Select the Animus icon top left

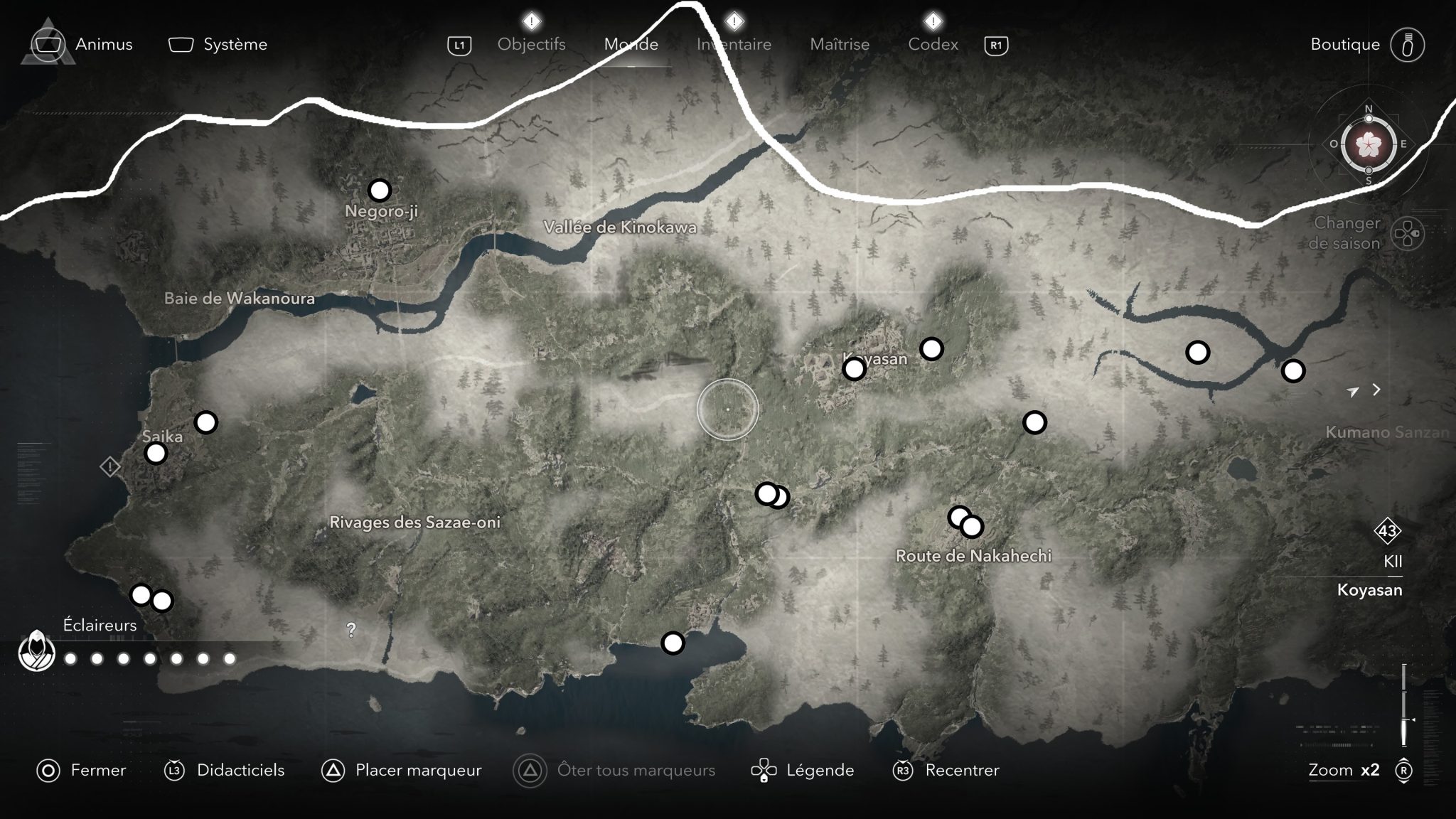[x=48, y=44]
